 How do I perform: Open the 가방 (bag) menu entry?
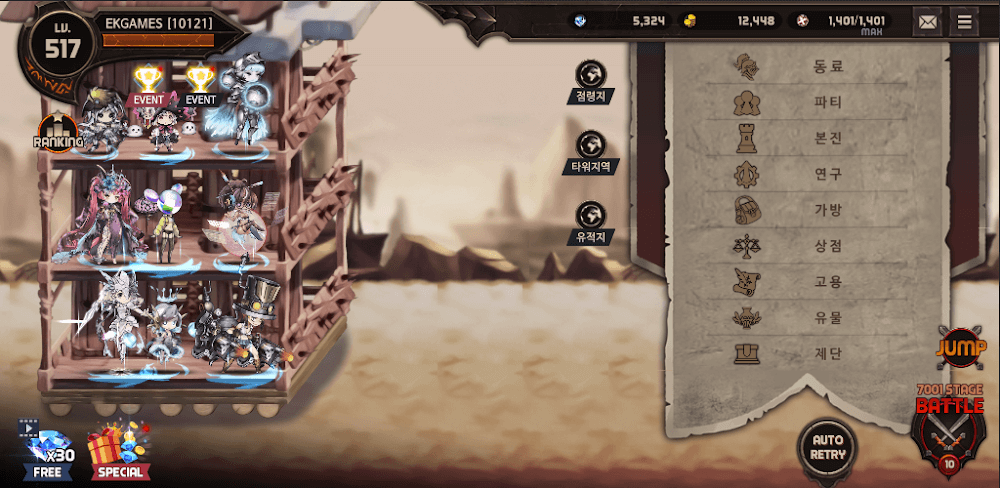coord(790,211)
